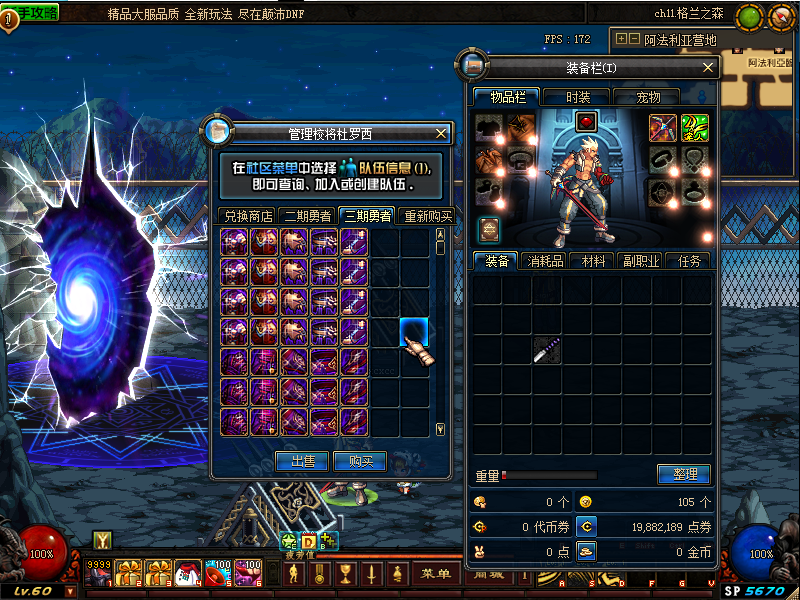The width and height of the screenshot is (800, 600).
Task: Sort inventory with the 整理 button
Action: (684, 474)
